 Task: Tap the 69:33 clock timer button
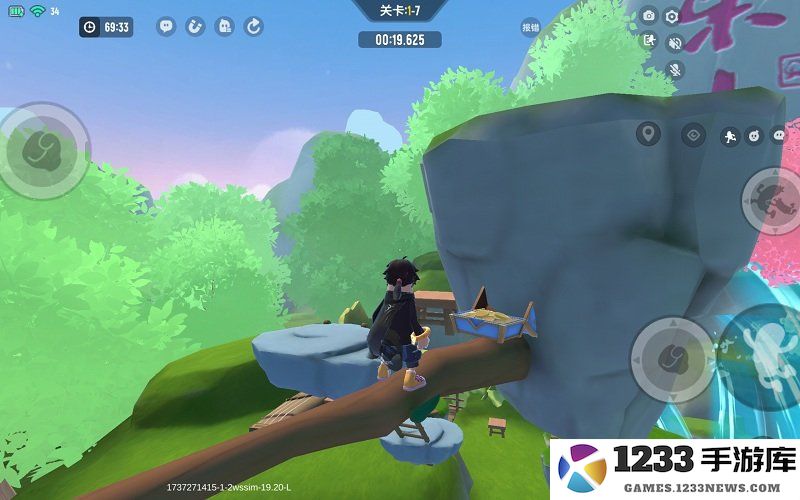(106, 27)
